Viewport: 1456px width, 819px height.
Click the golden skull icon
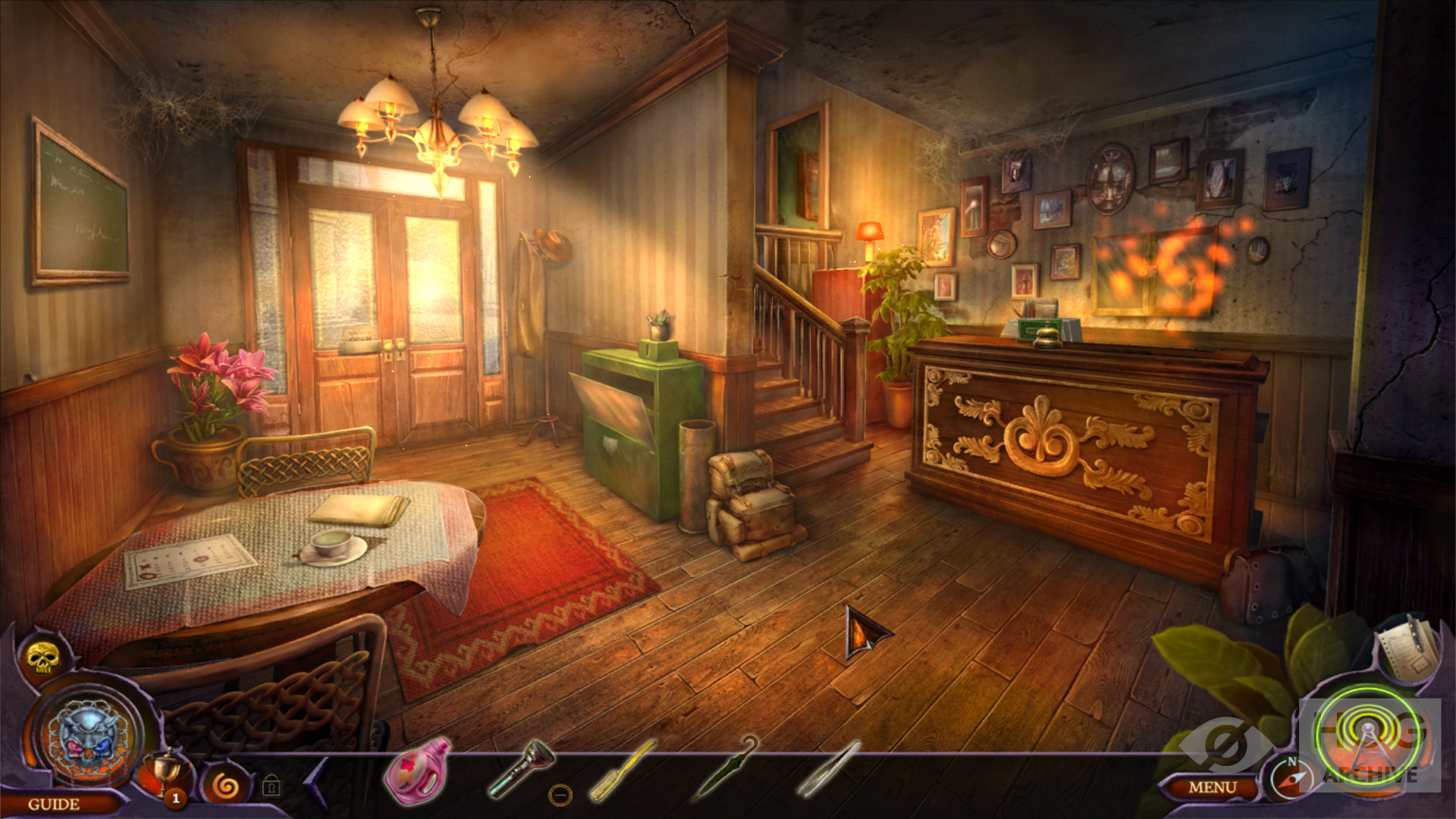(38, 658)
